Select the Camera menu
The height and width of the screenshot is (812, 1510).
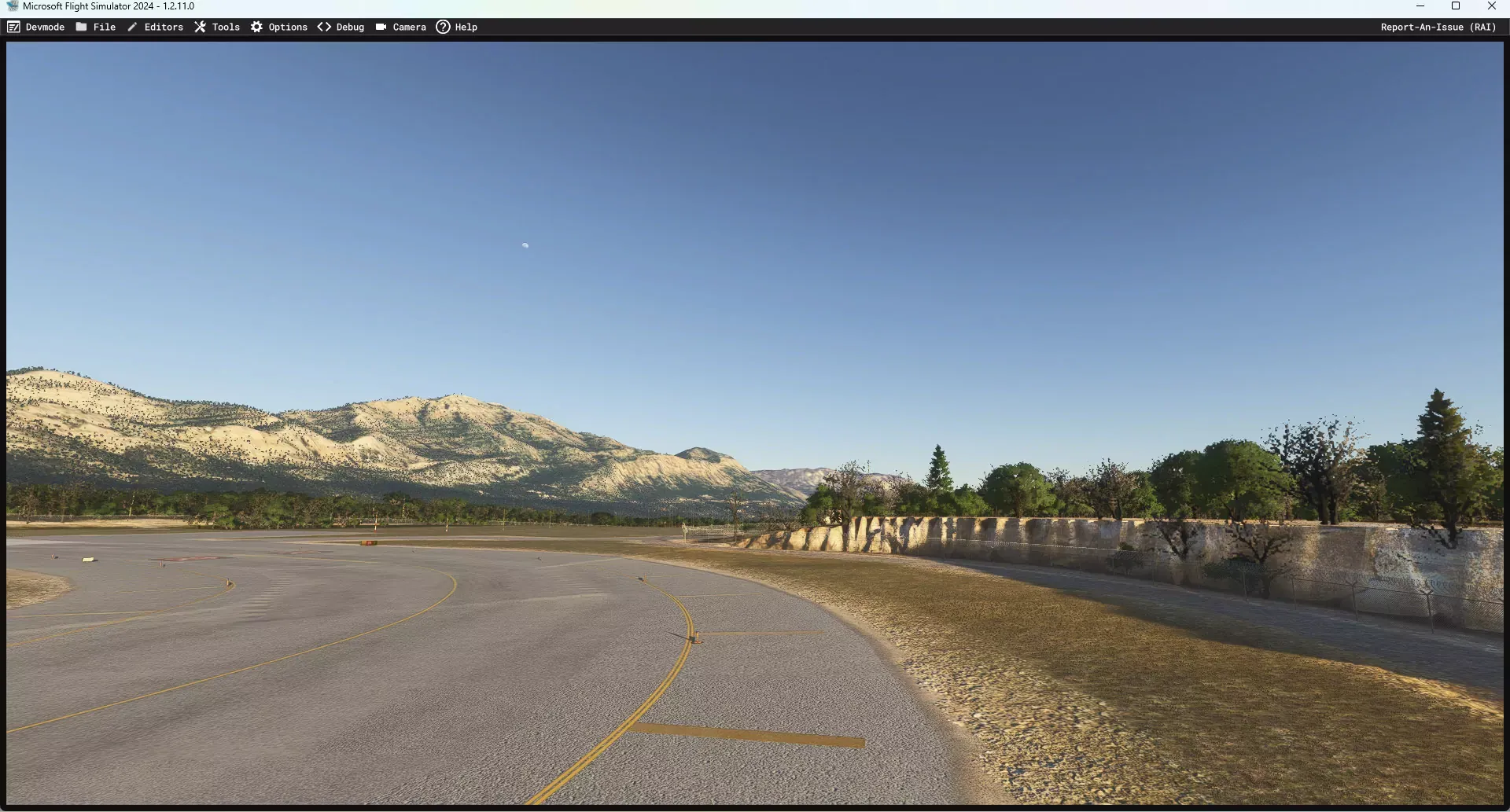(x=401, y=27)
